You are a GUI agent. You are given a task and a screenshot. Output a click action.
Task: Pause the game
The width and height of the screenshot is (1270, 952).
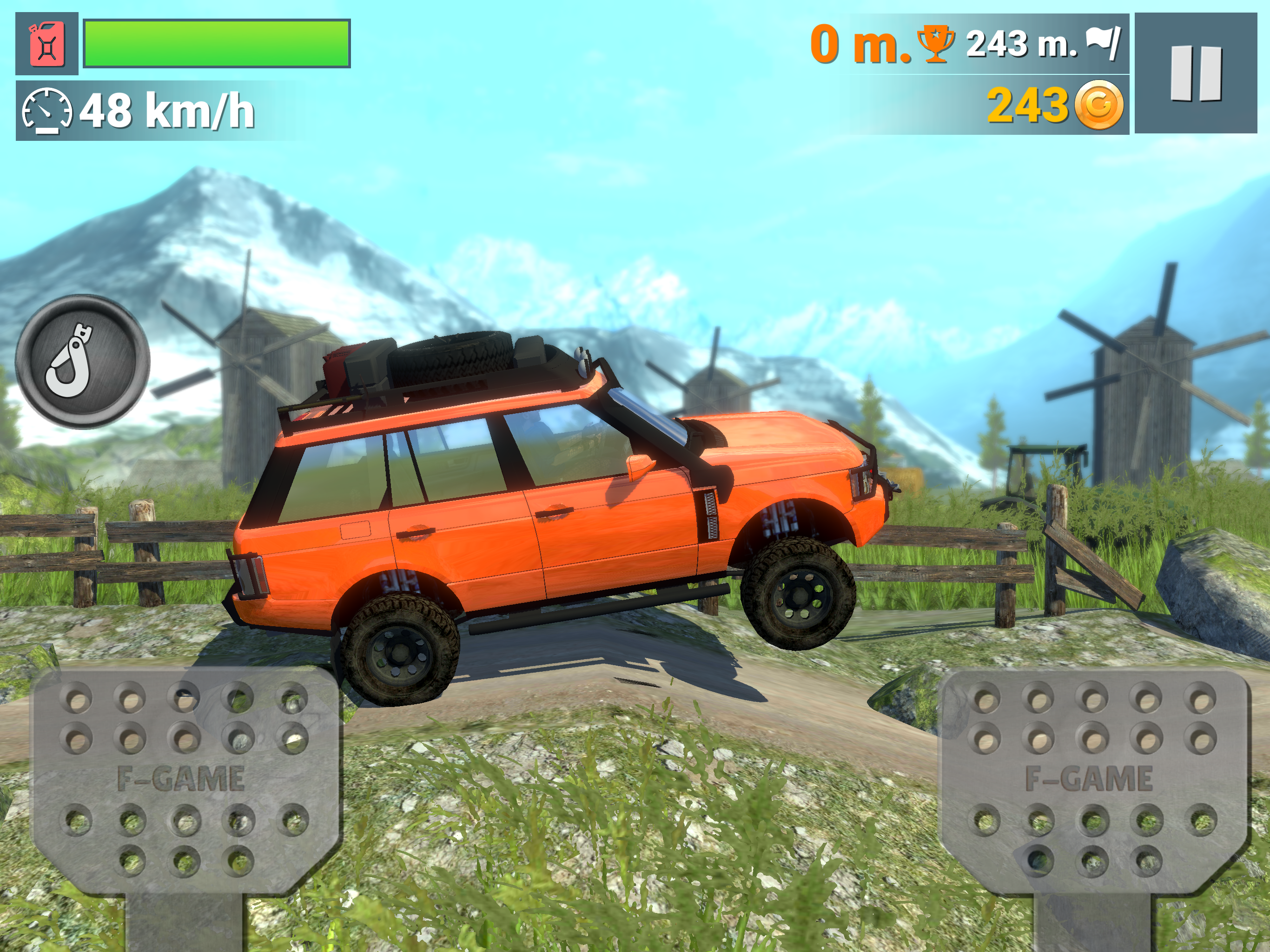(x=1195, y=74)
